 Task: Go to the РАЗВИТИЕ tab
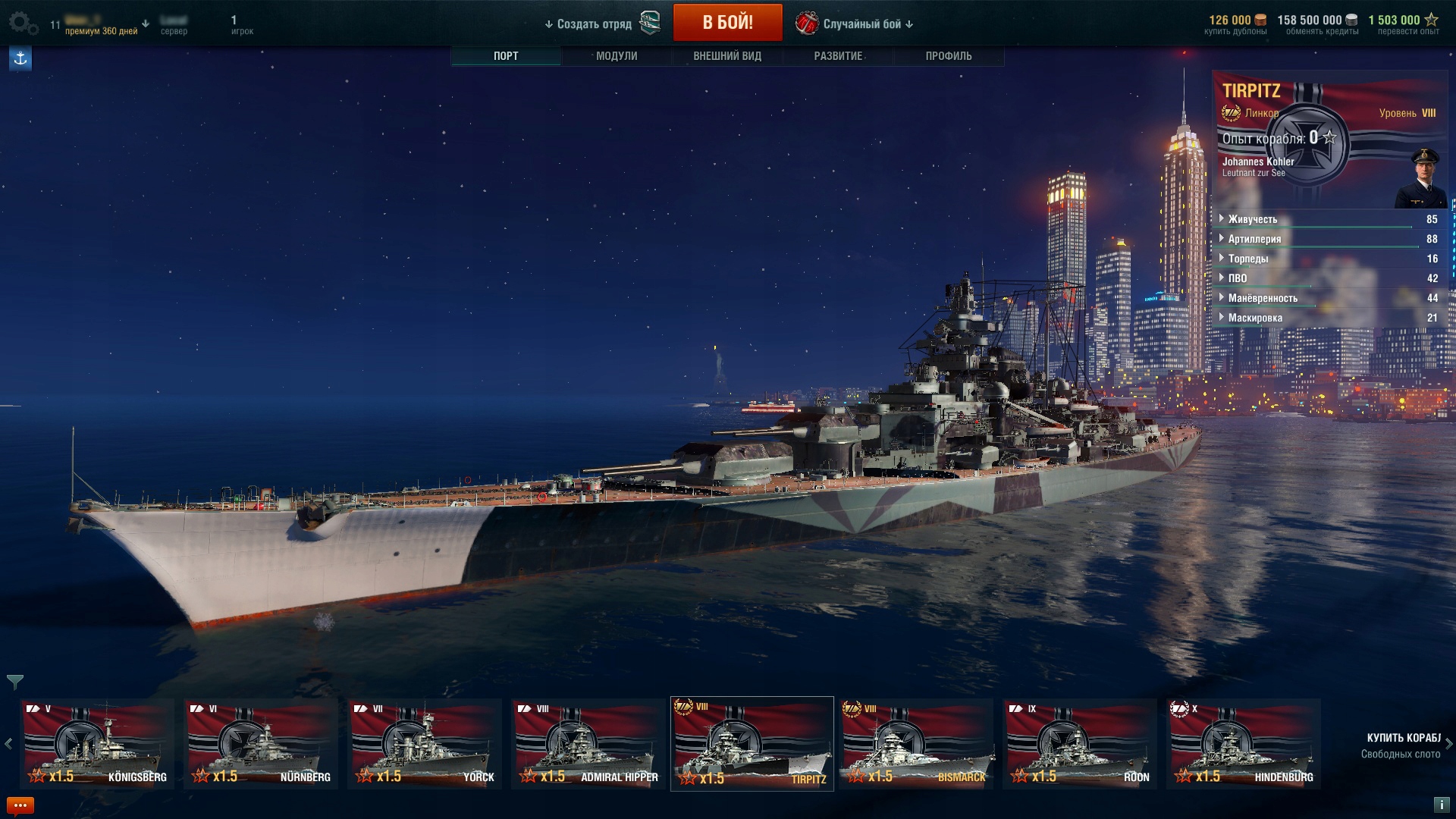pyautogui.click(x=837, y=56)
